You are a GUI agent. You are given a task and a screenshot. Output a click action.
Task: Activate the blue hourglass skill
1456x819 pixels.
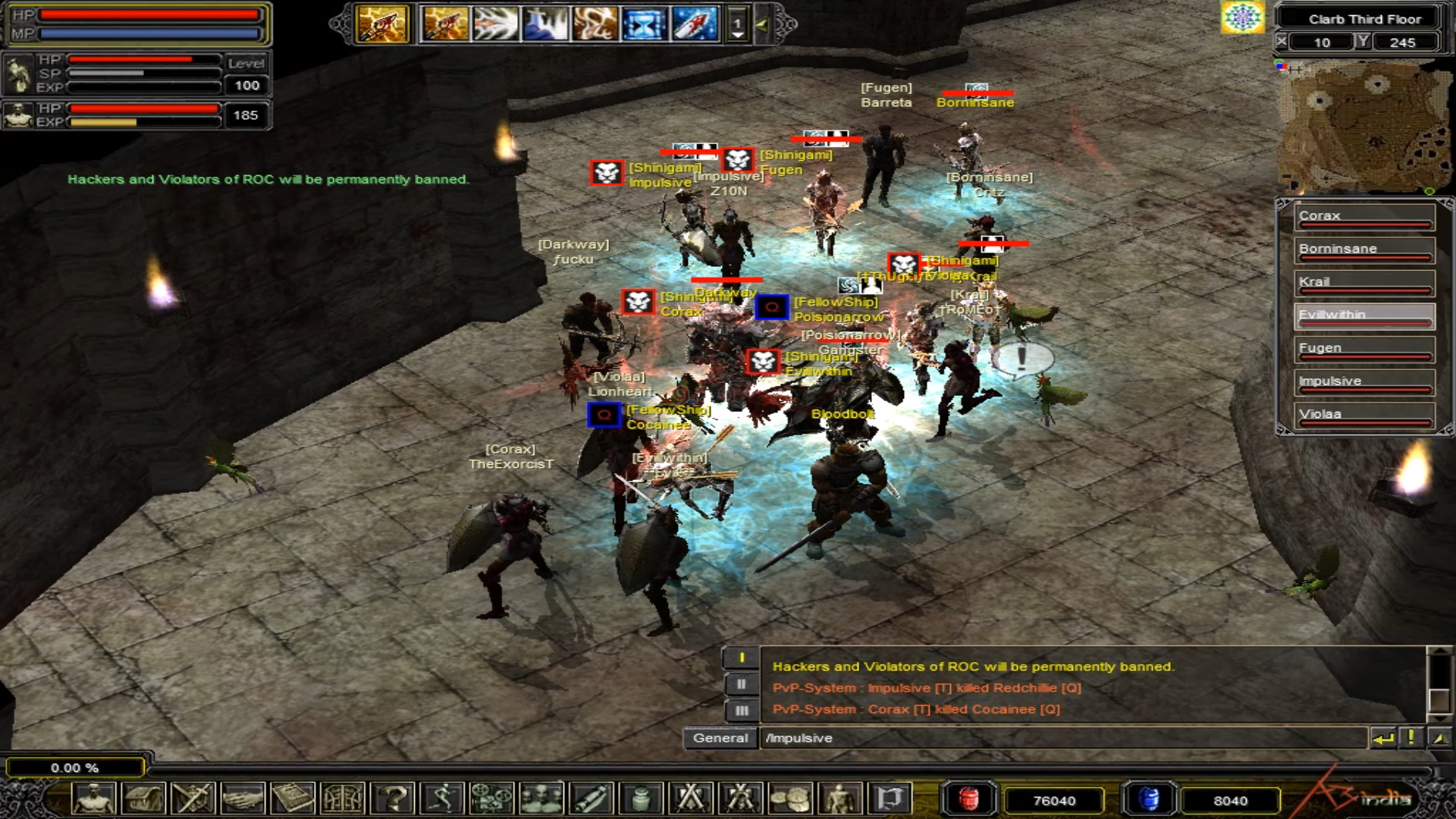(644, 24)
